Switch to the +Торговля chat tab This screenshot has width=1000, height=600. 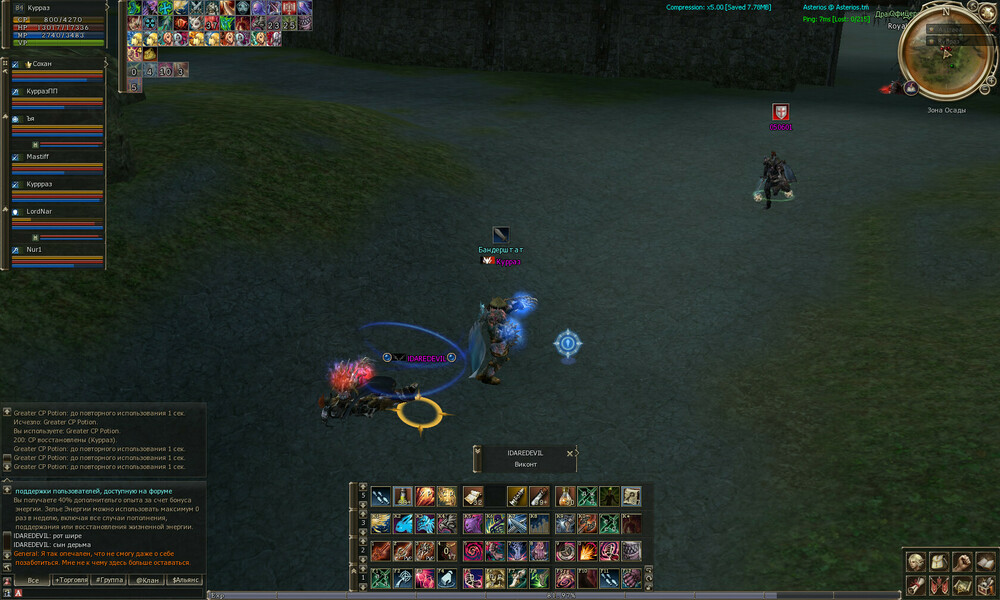71,580
